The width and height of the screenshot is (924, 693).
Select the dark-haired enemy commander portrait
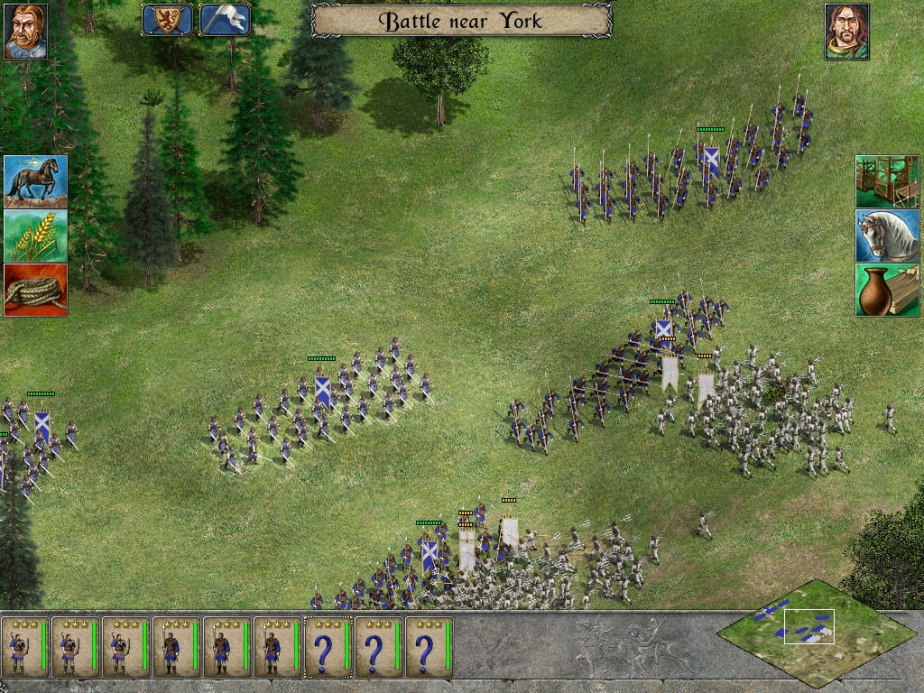[846, 31]
